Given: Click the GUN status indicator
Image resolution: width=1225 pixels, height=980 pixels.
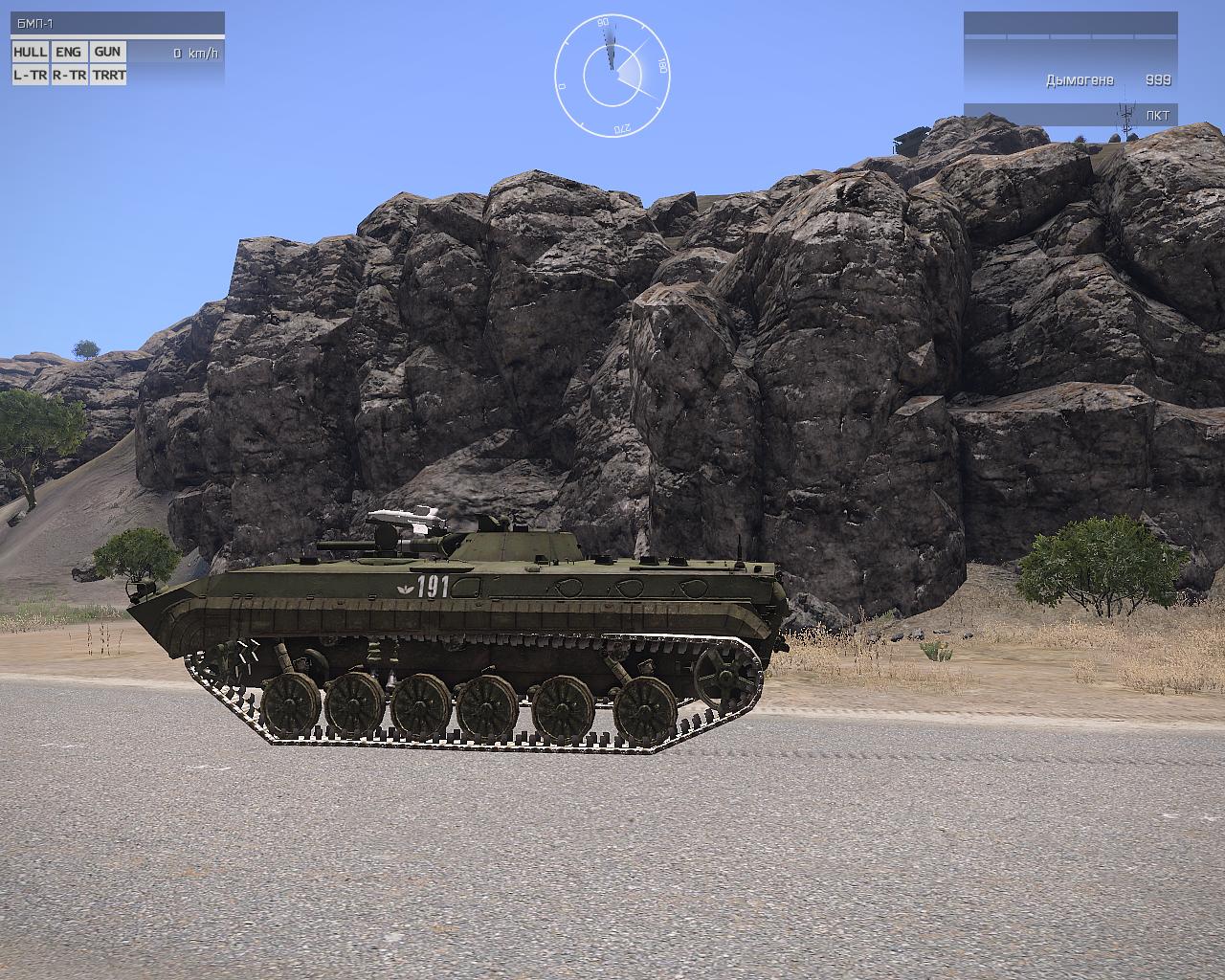Looking at the screenshot, I should 107,52.
